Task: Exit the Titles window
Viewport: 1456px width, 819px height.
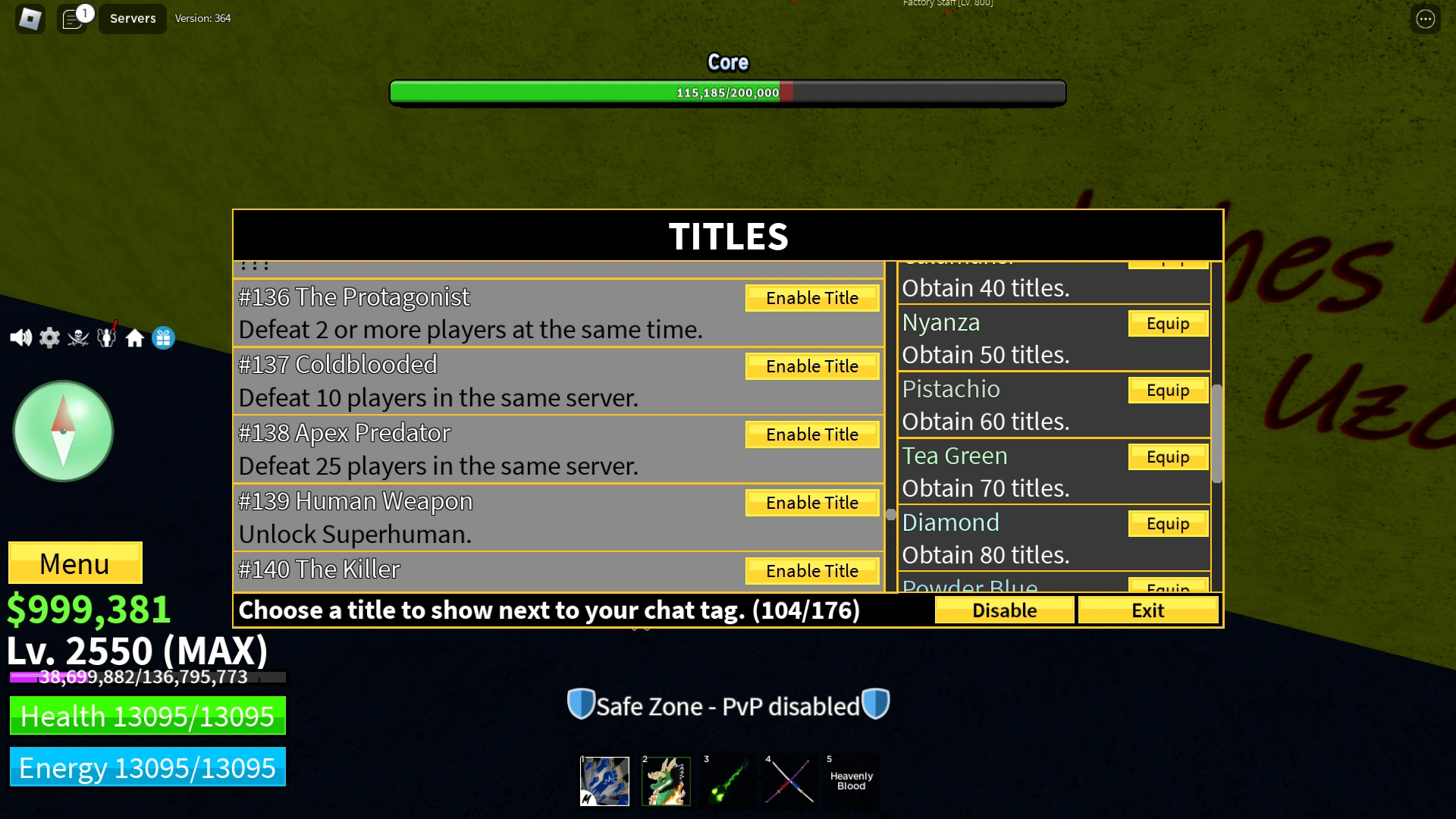Action: (x=1147, y=610)
